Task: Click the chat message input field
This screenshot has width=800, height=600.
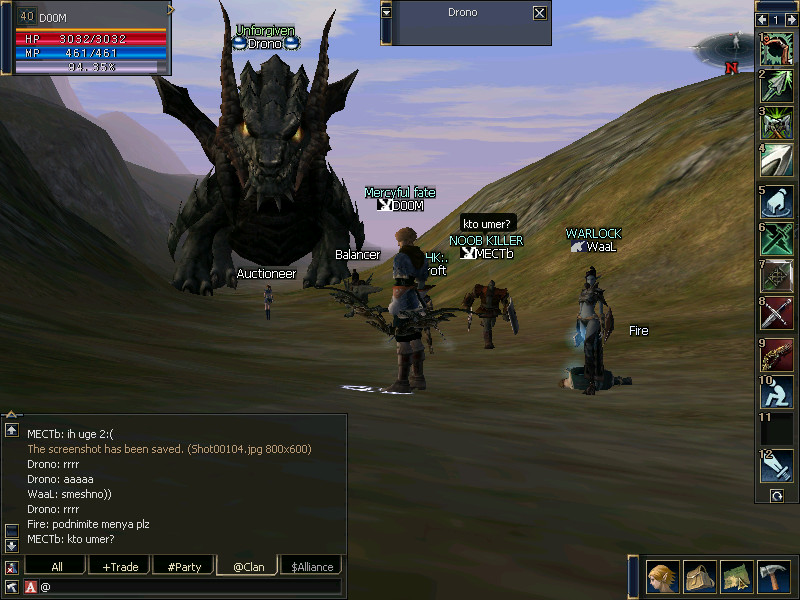Action: point(190,586)
